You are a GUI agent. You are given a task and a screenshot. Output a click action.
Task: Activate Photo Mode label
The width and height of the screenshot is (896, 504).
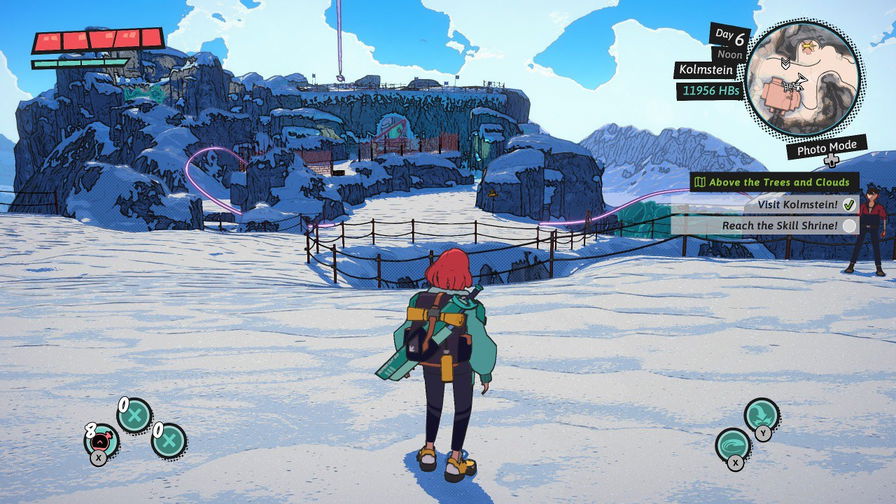[826, 148]
